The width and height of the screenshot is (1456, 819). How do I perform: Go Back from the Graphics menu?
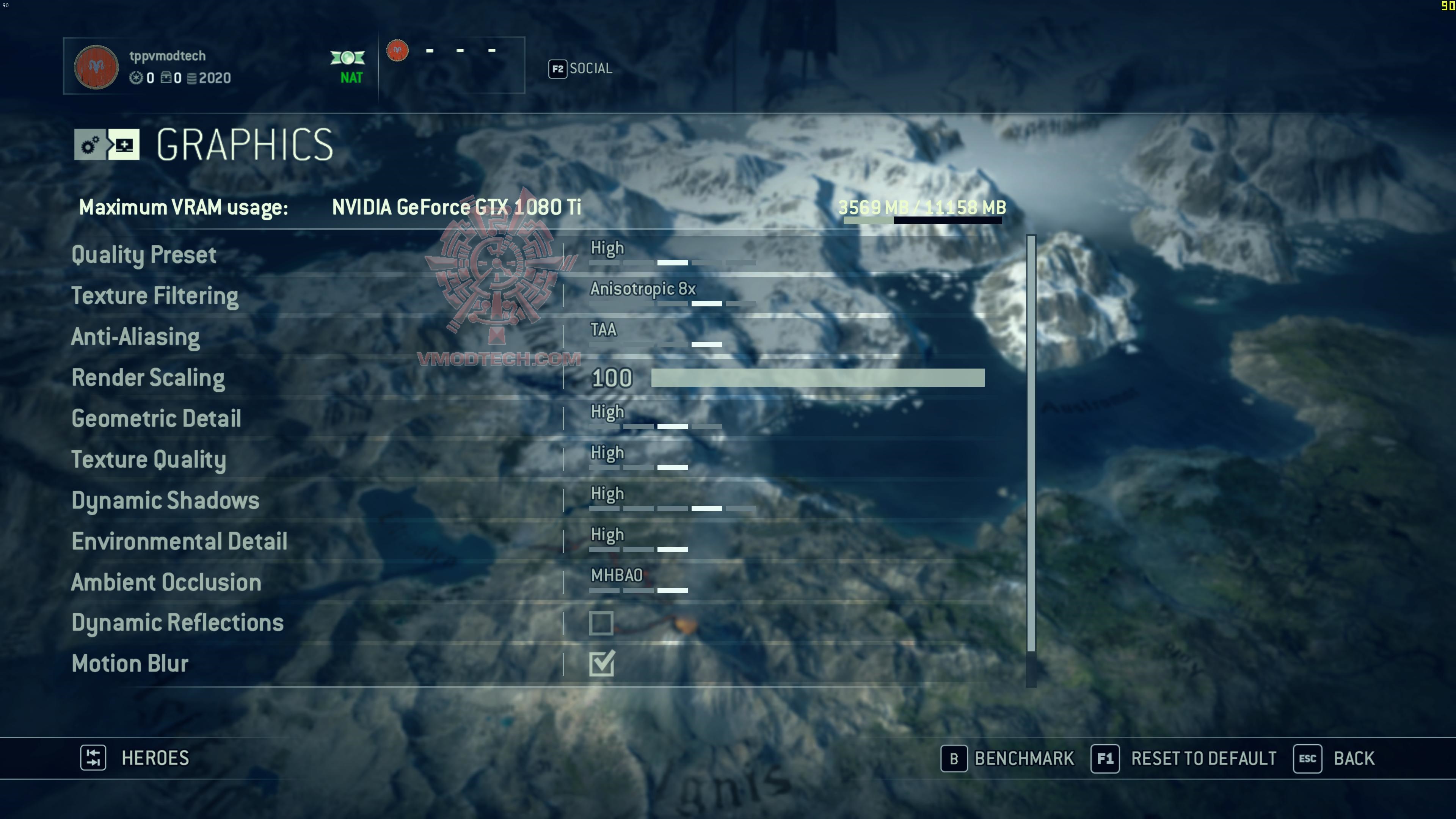[x=1335, y=758]
